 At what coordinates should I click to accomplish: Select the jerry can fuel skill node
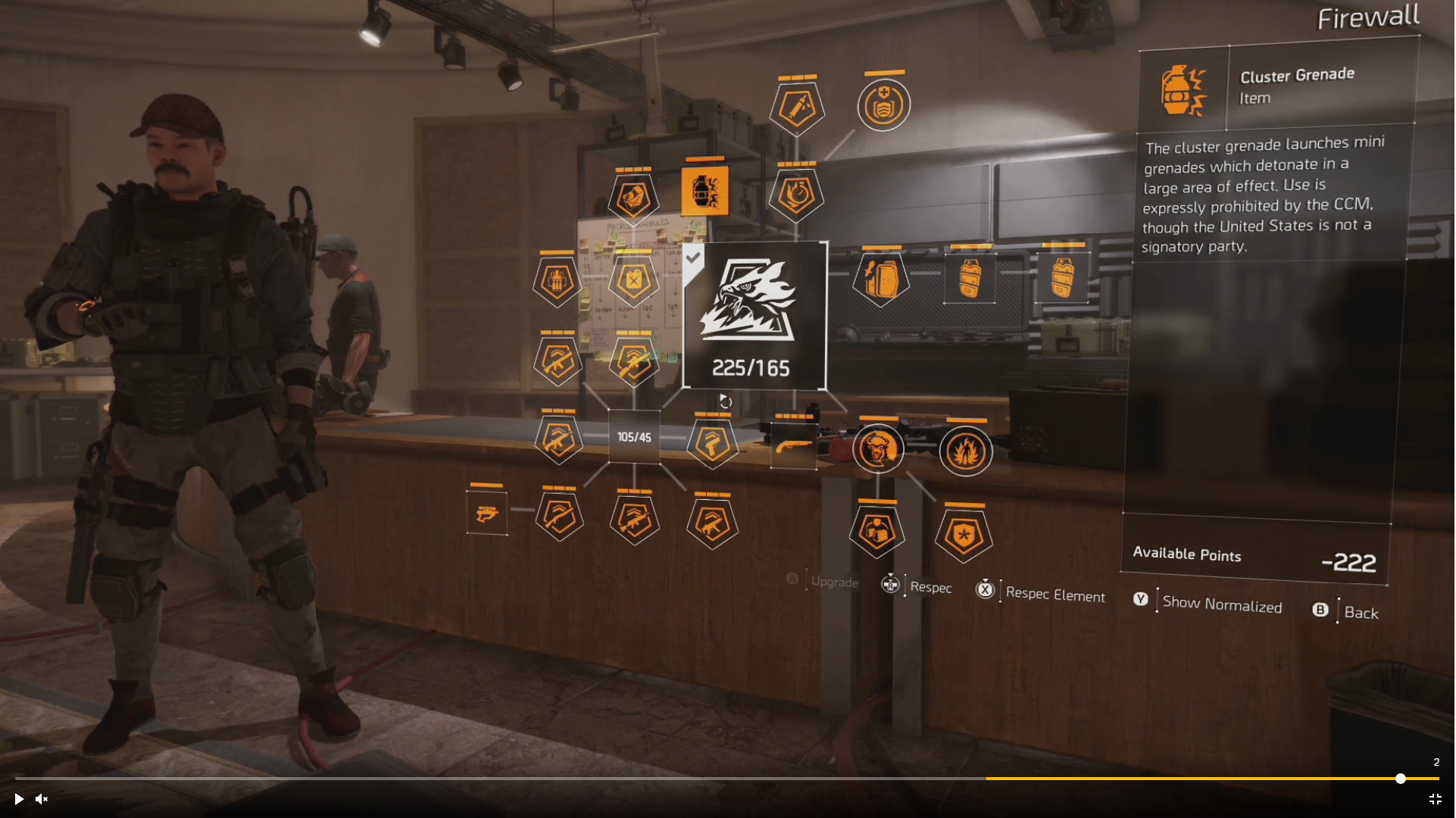tap(634, 282)
